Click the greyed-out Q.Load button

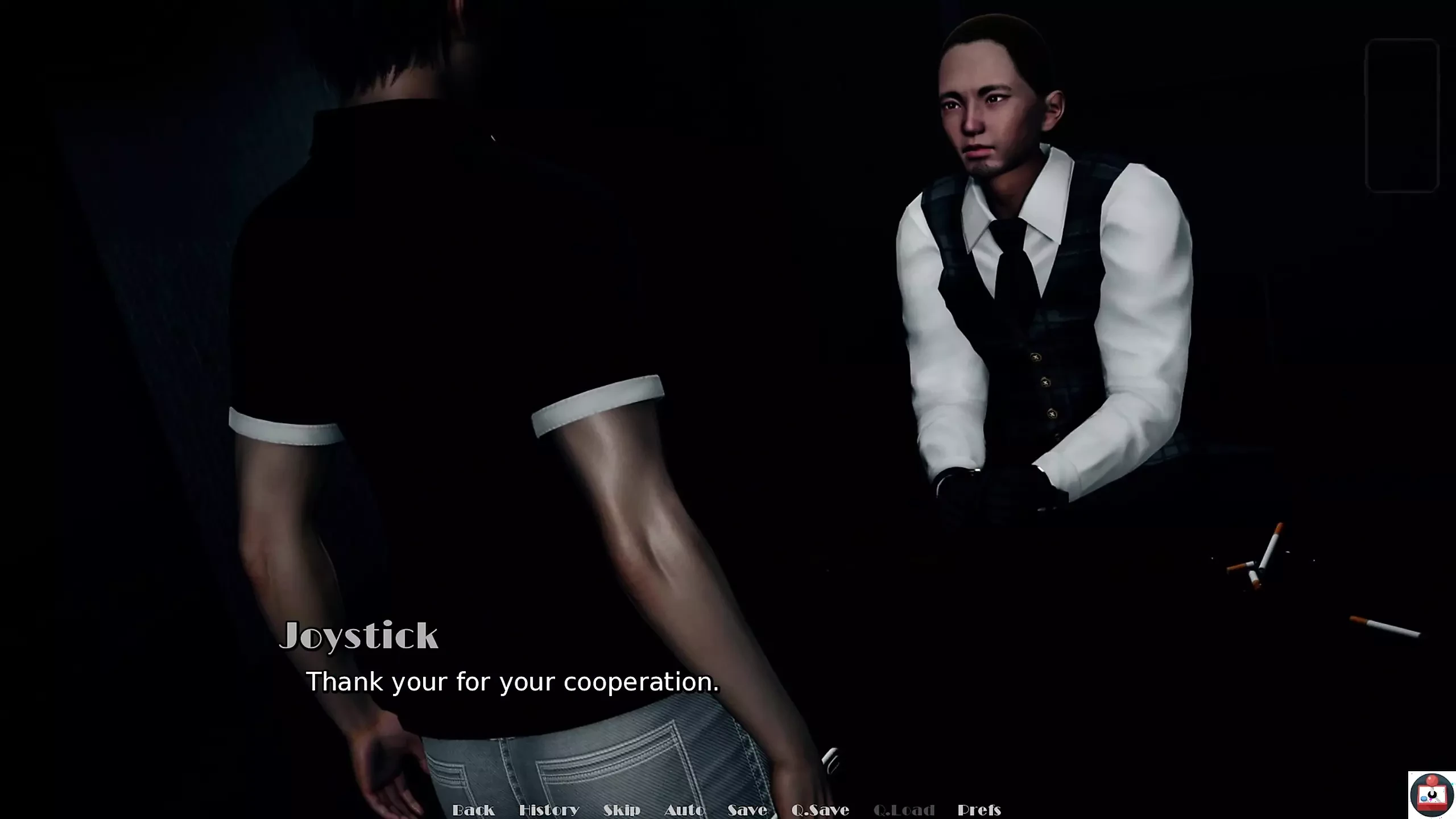point(904,809)
